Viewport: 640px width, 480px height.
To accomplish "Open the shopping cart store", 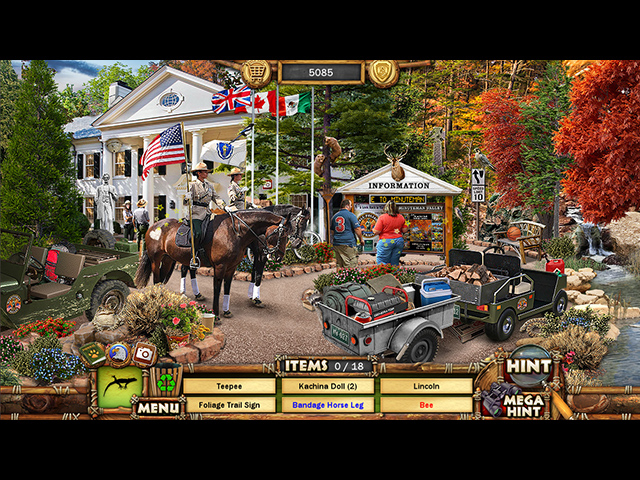I will coord(257,73).
